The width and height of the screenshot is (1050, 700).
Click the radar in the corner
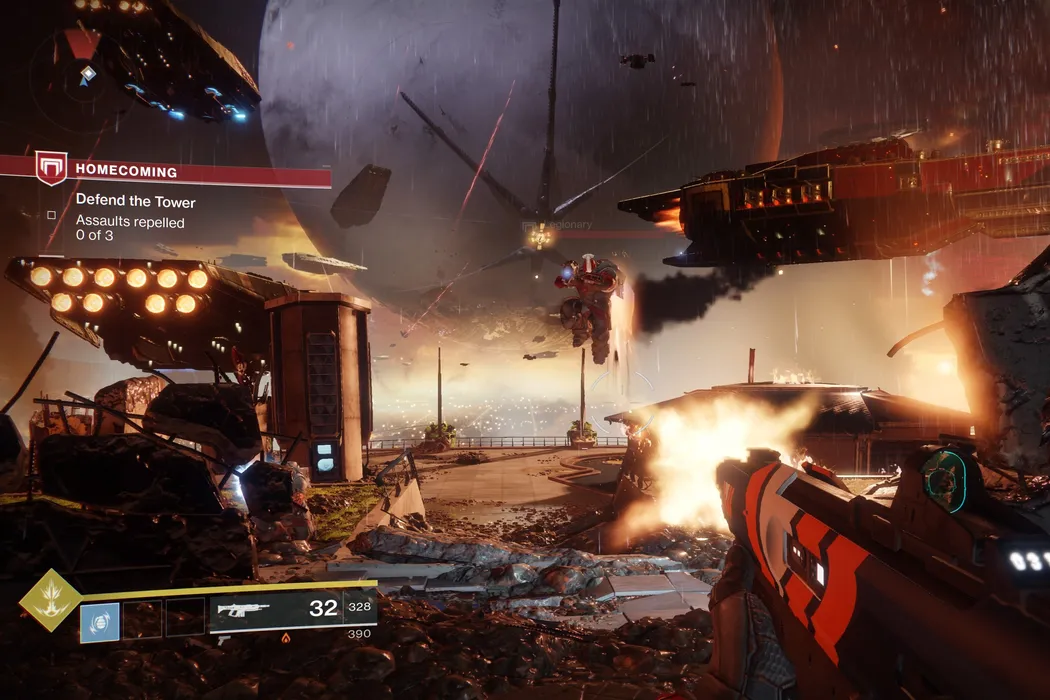[x=82, y=70]
